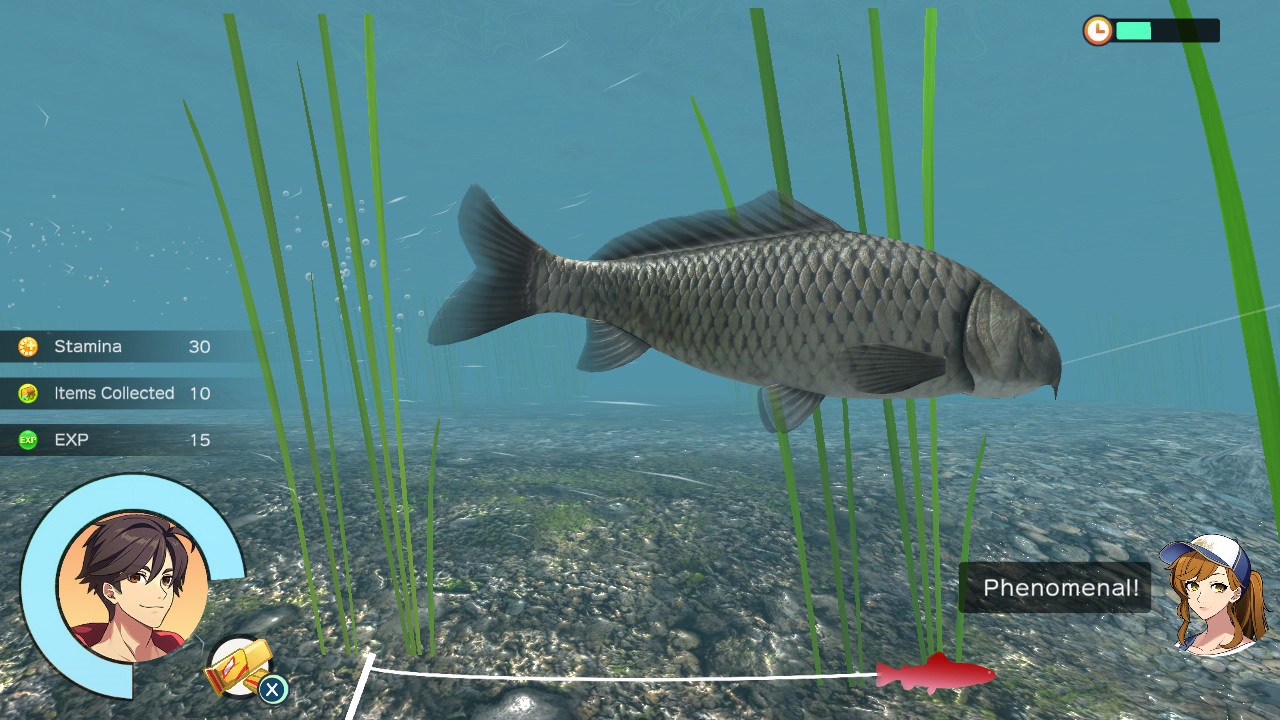The image size is (1280, 720).
Task: Click the green EXP badge icon
Action: click(30, 440)
